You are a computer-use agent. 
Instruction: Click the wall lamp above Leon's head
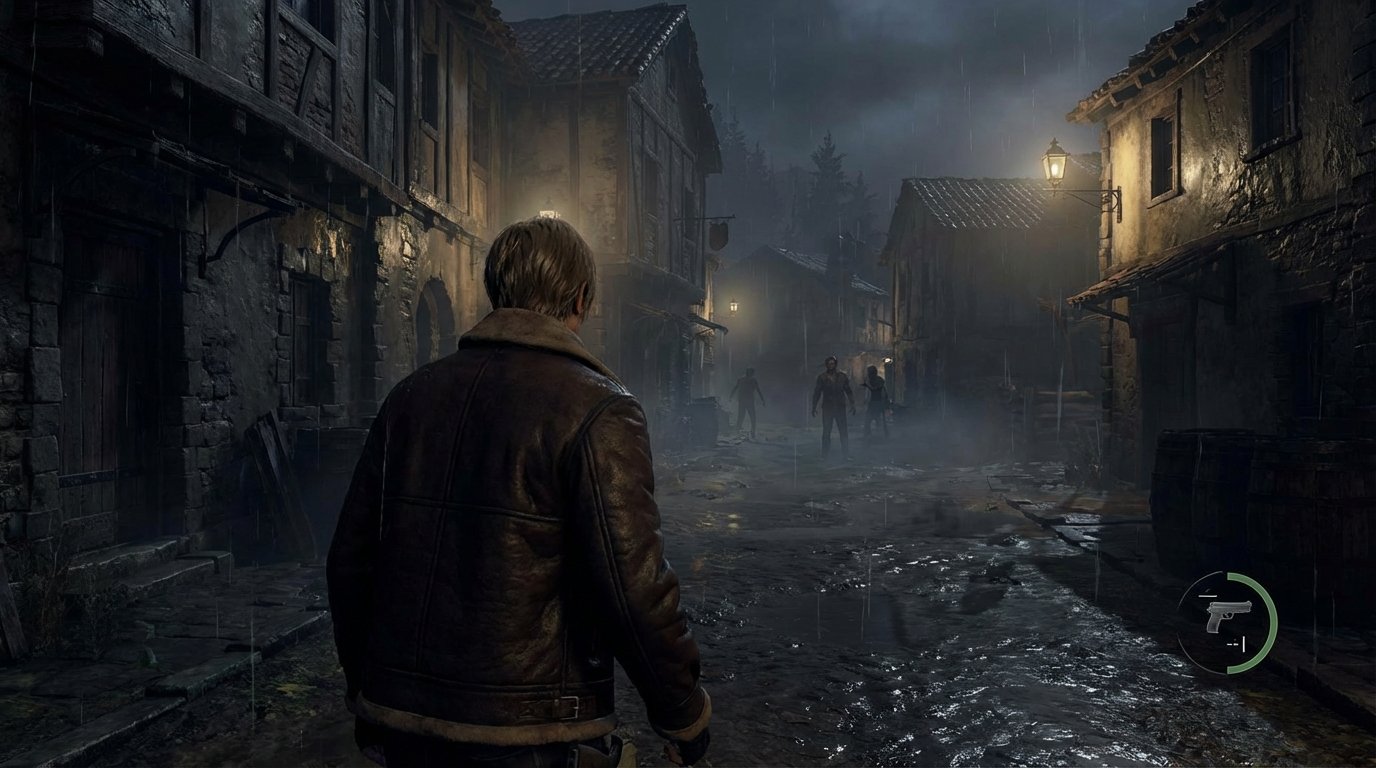pos(546,208)
